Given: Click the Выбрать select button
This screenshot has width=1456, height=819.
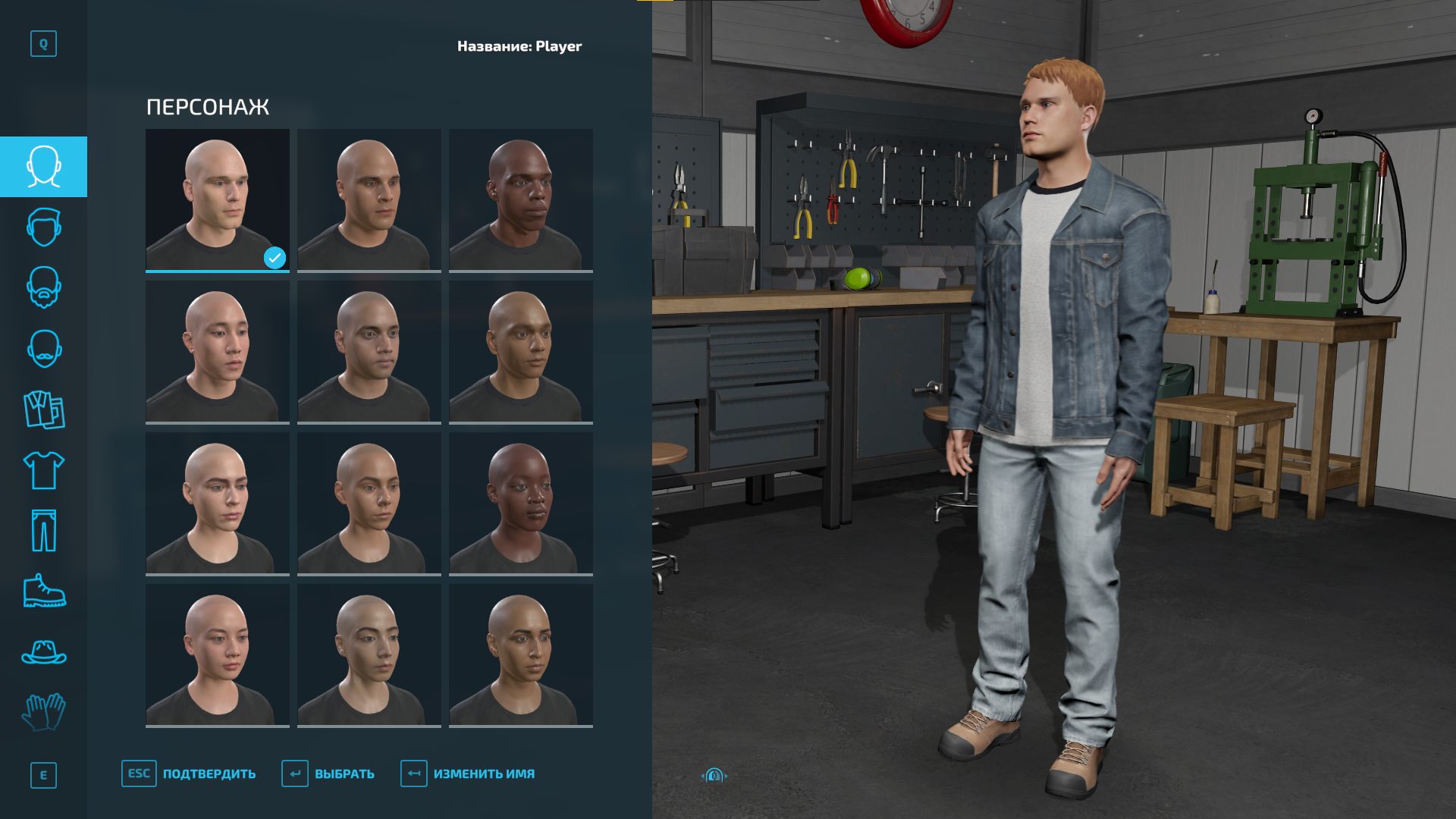Looking at the screenshot, I should 328,773.
